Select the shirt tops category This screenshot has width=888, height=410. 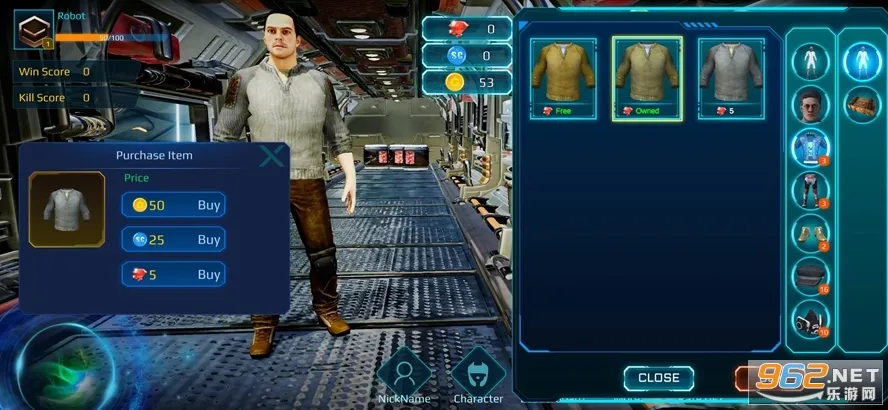[x=811, y=147]
